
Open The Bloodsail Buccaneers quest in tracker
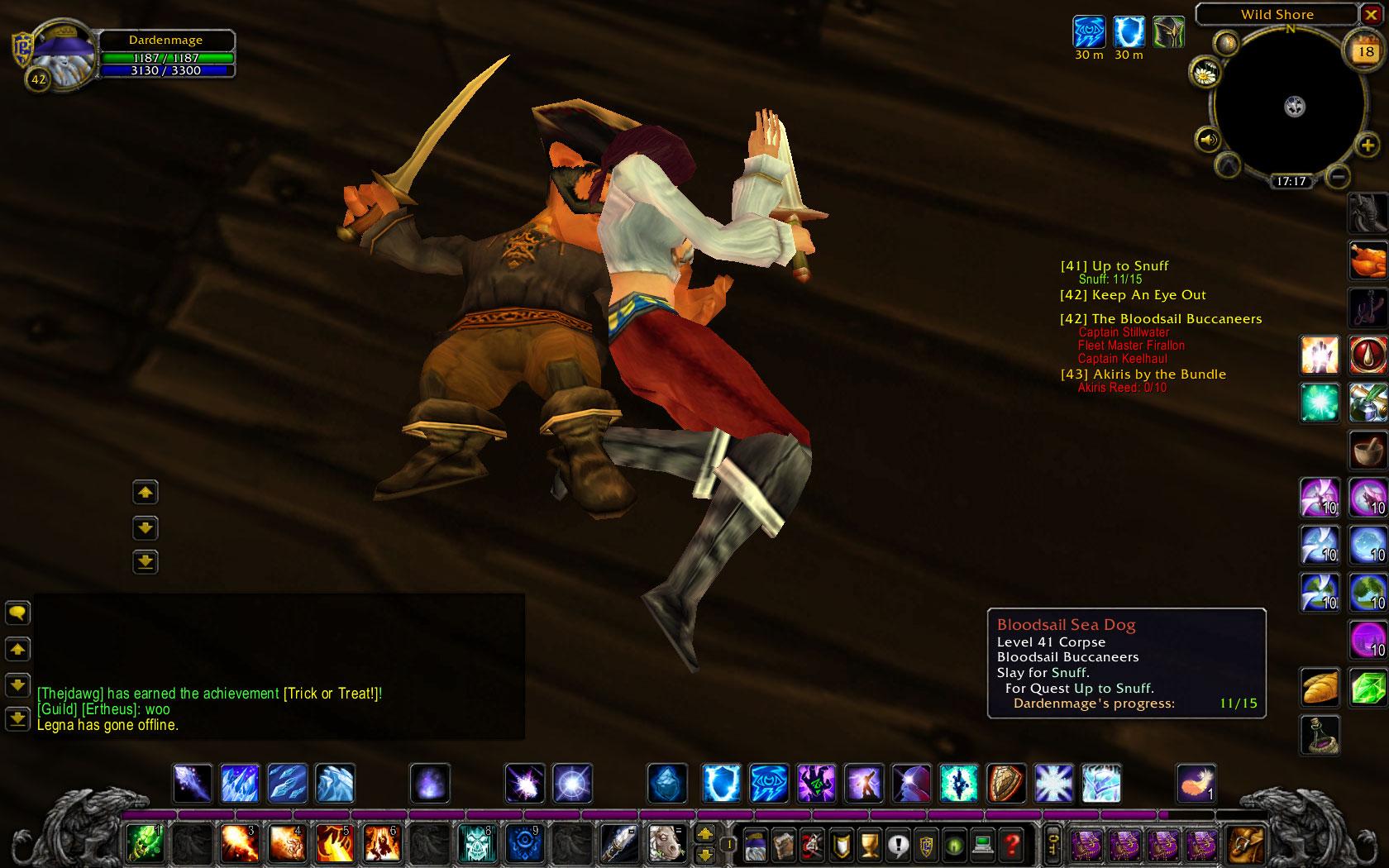(x=1160, y=319)
